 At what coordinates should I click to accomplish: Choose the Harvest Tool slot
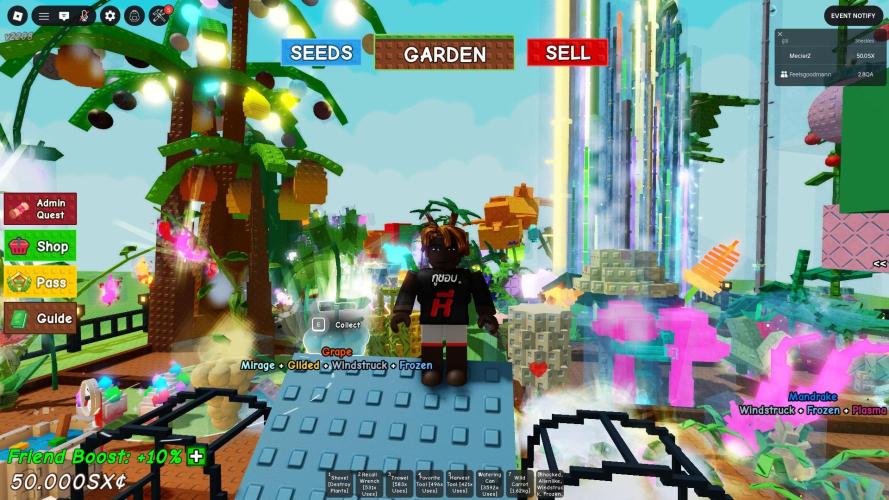(460, 483)
